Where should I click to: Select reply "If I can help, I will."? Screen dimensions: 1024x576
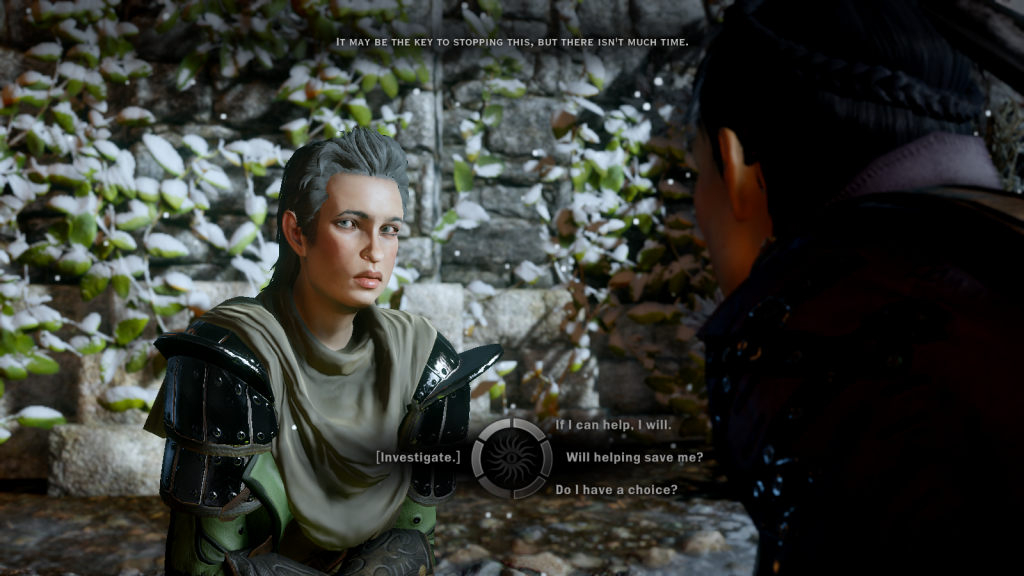click(x=613, y=425)
